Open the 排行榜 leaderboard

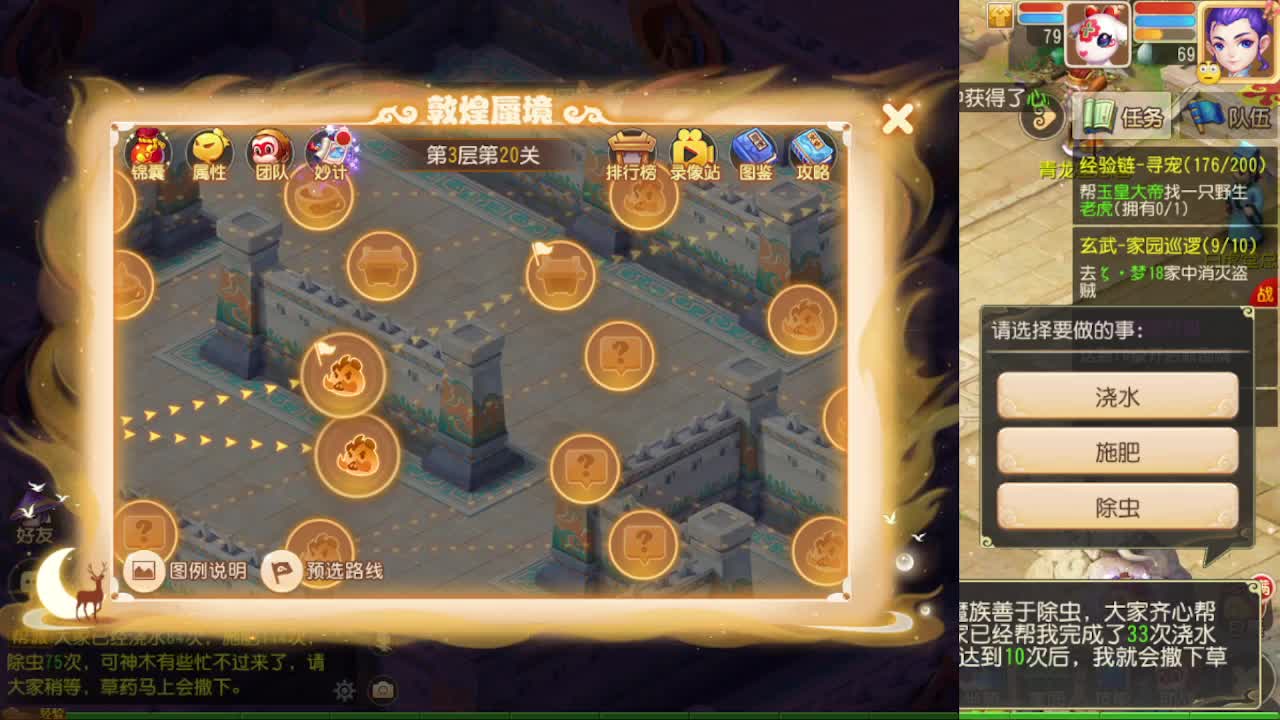pos(634,152)
